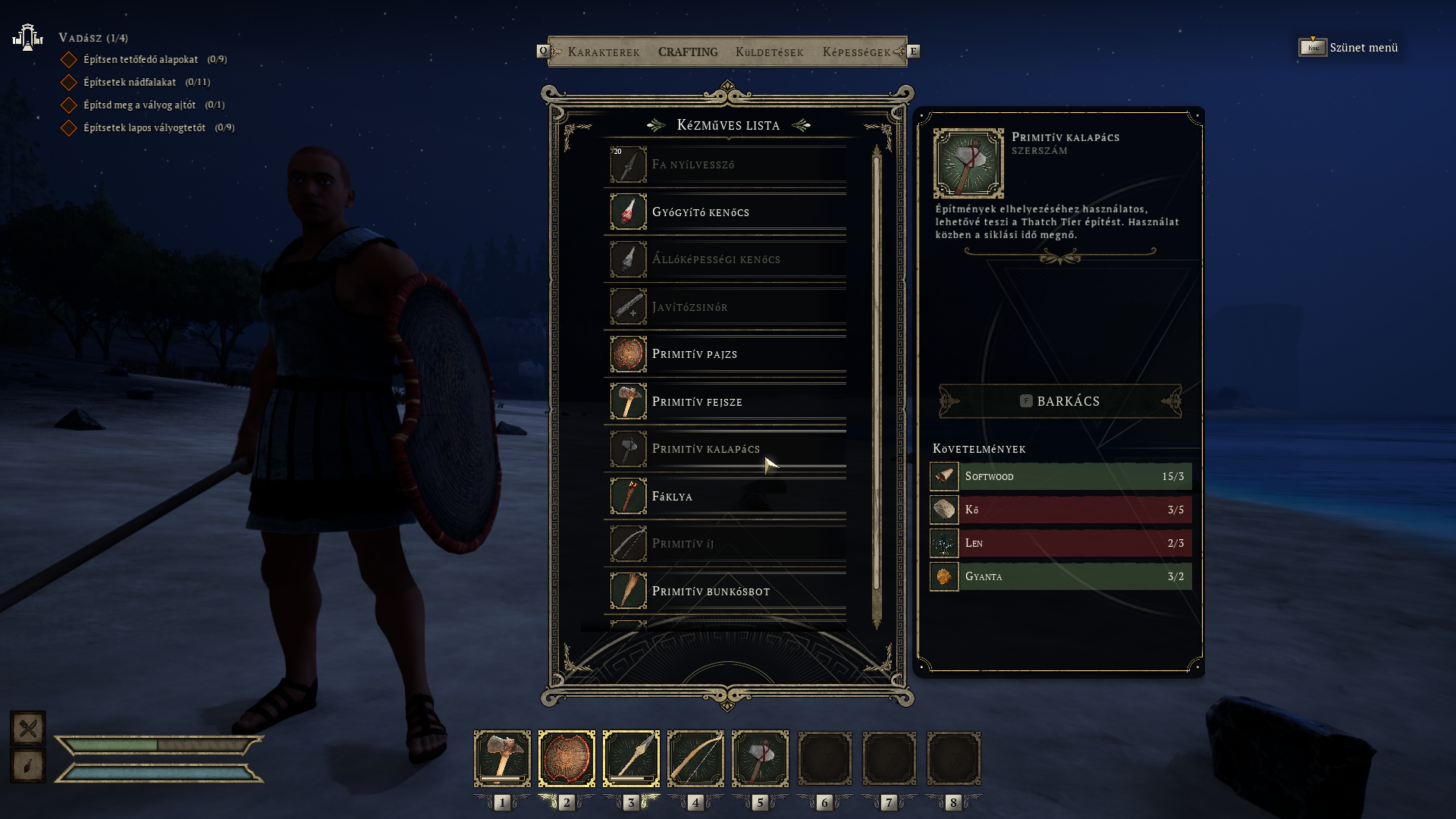The width and height of the screenshot is (1456, 819).
Task: Select the Primitív íj bow recipe
Action: point(726,544)
